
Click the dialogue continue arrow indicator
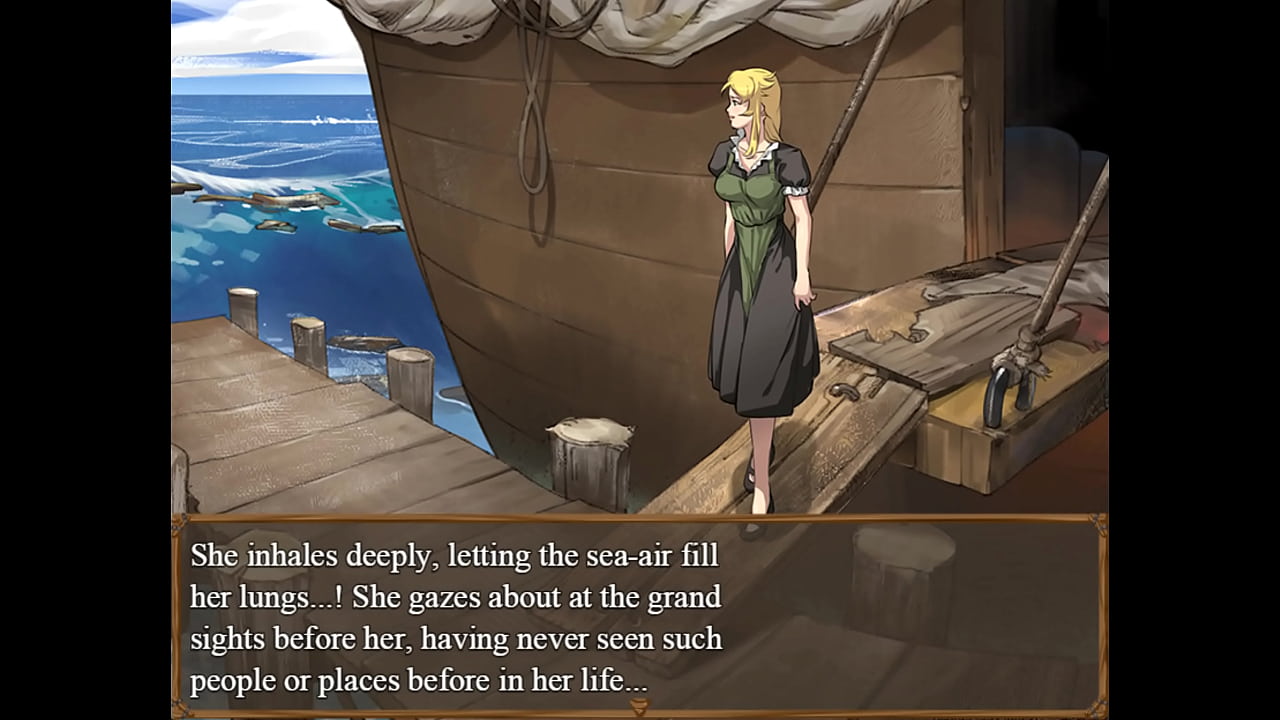click(639, 707)
